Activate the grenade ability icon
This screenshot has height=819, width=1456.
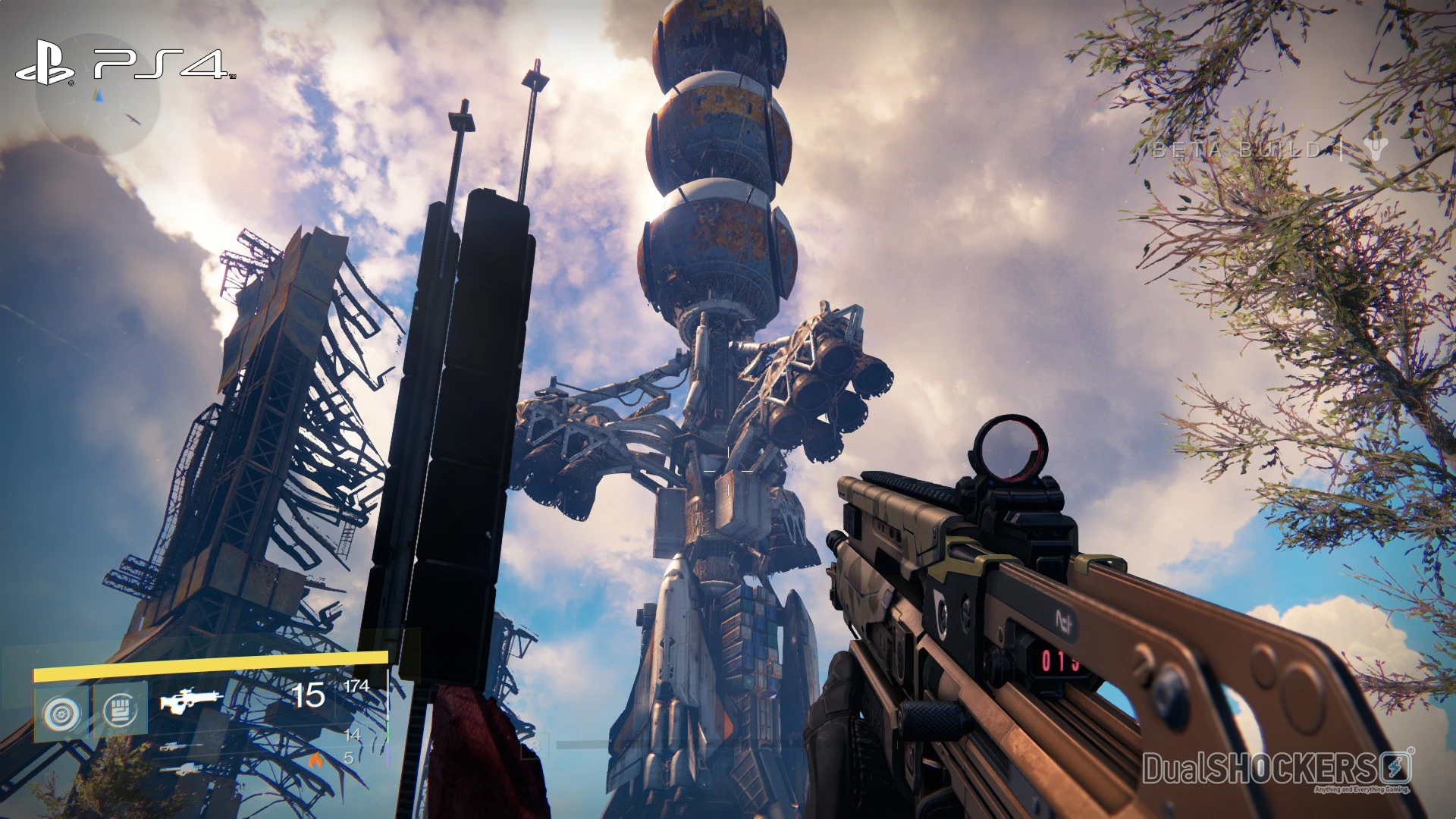(61, 713)
